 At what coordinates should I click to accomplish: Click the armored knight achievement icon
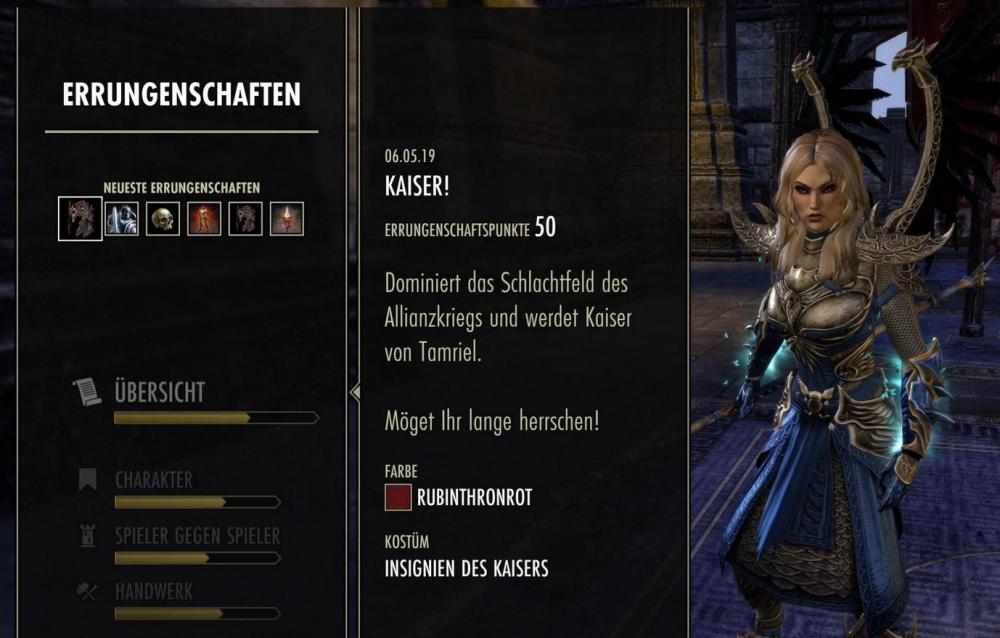pyautogui.click(x=122, y=218)
